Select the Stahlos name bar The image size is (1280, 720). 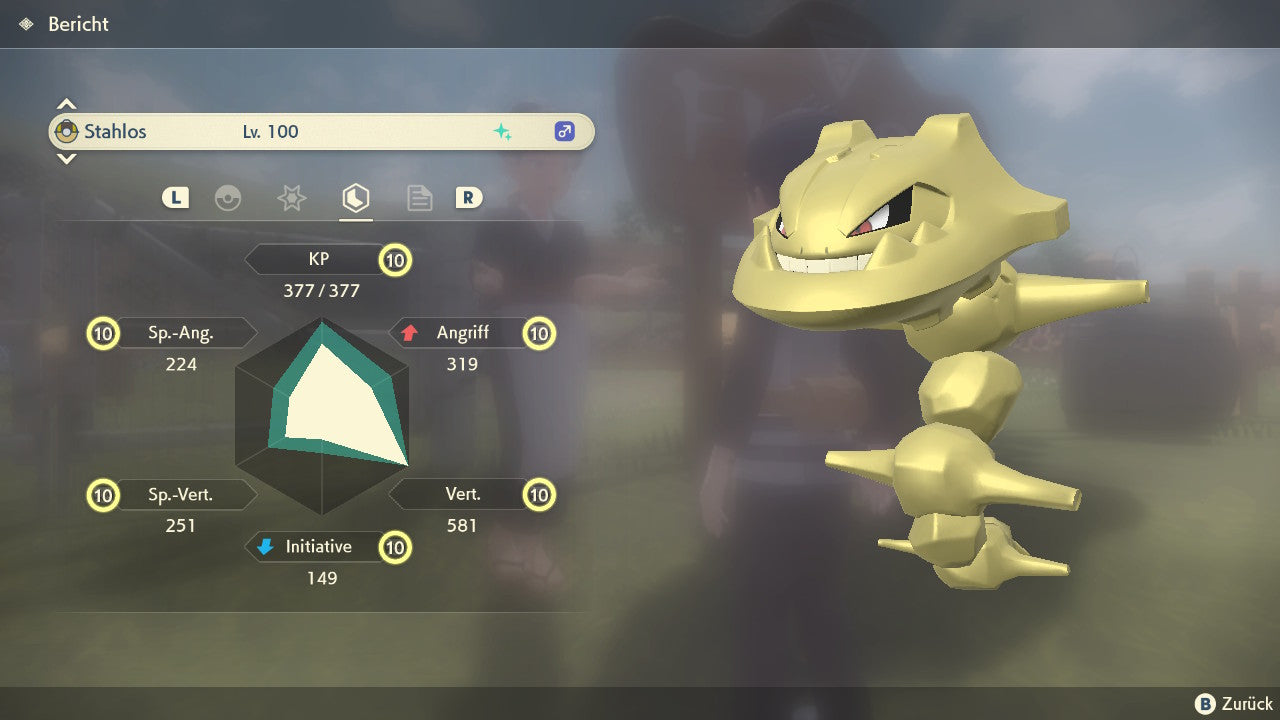[x=321, y=131]
